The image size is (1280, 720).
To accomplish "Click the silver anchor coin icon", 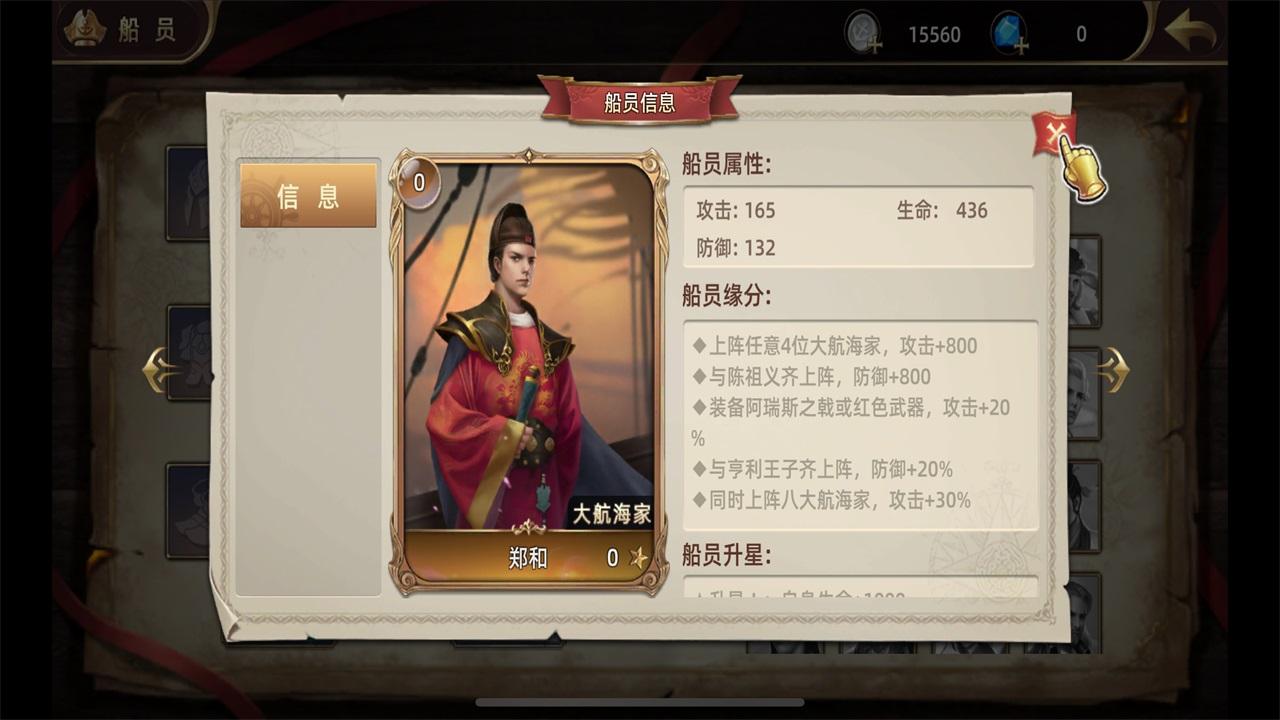I will point(862,30).
